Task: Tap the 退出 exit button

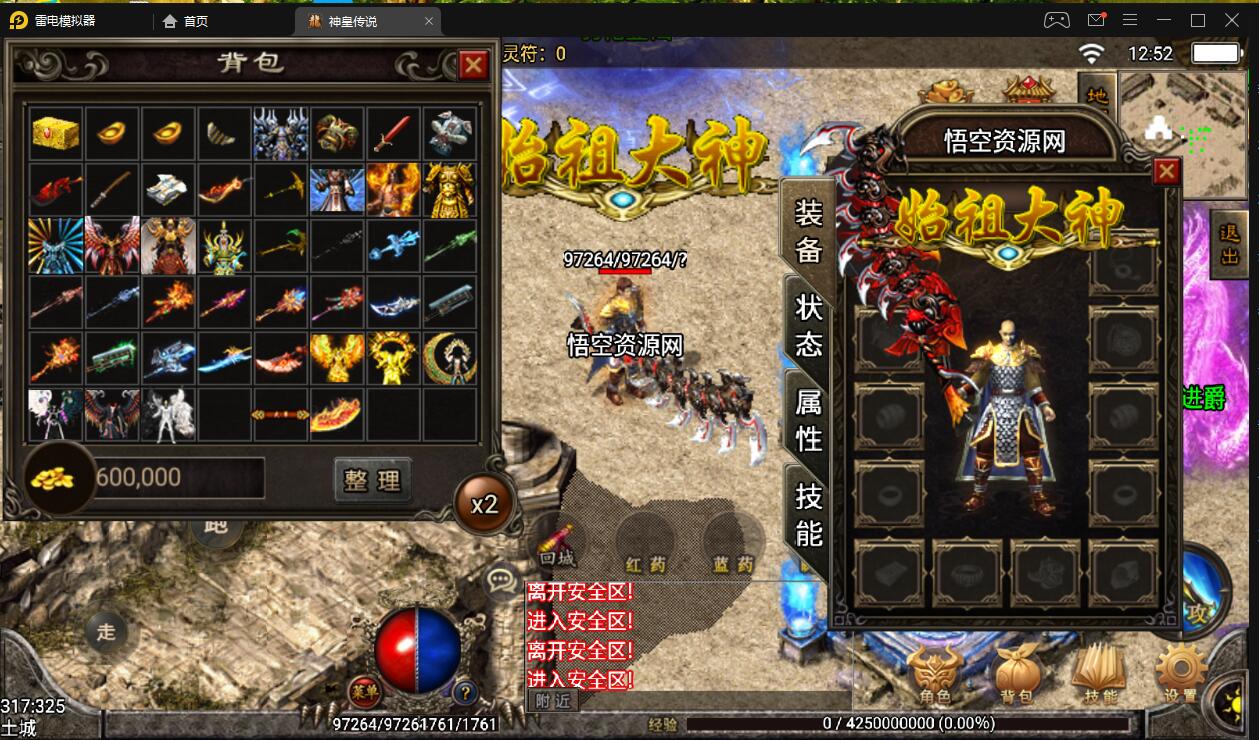Action: click(x=1229, y=243)
